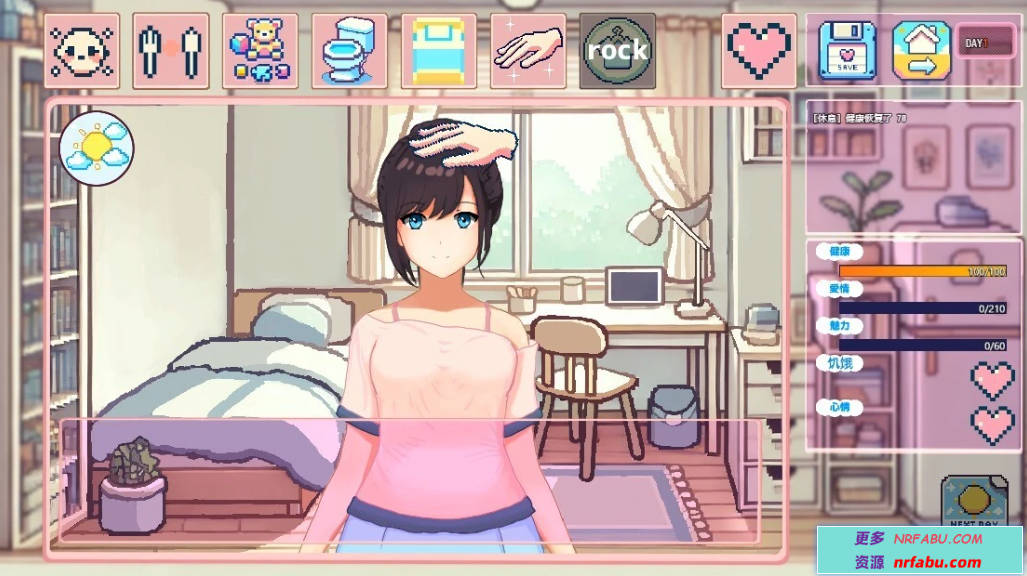Save the game with the floppy disk
Screen dimensions: 1027x576
coord(847,50)
